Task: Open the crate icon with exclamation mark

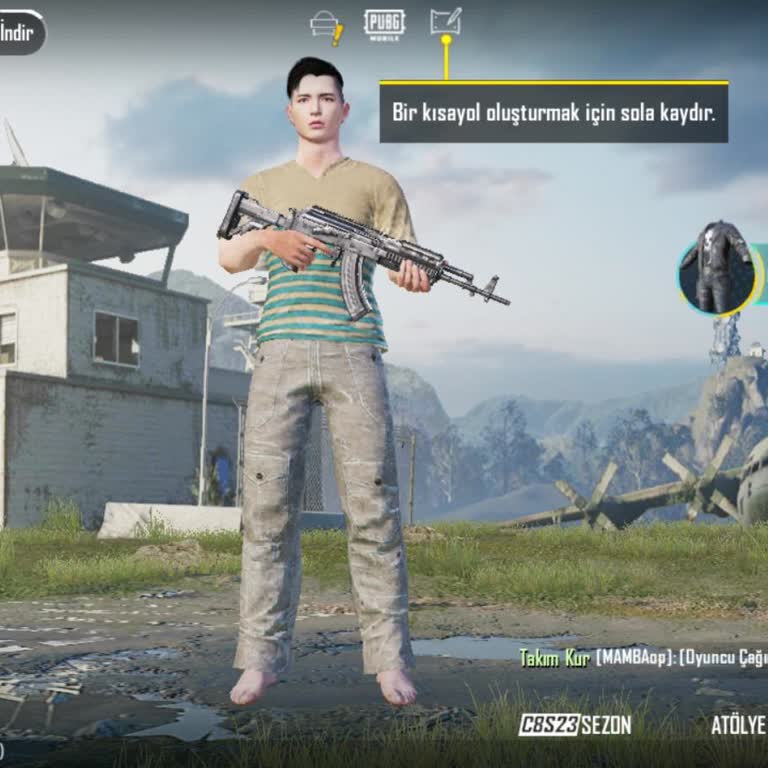Action: click(327, 26)
